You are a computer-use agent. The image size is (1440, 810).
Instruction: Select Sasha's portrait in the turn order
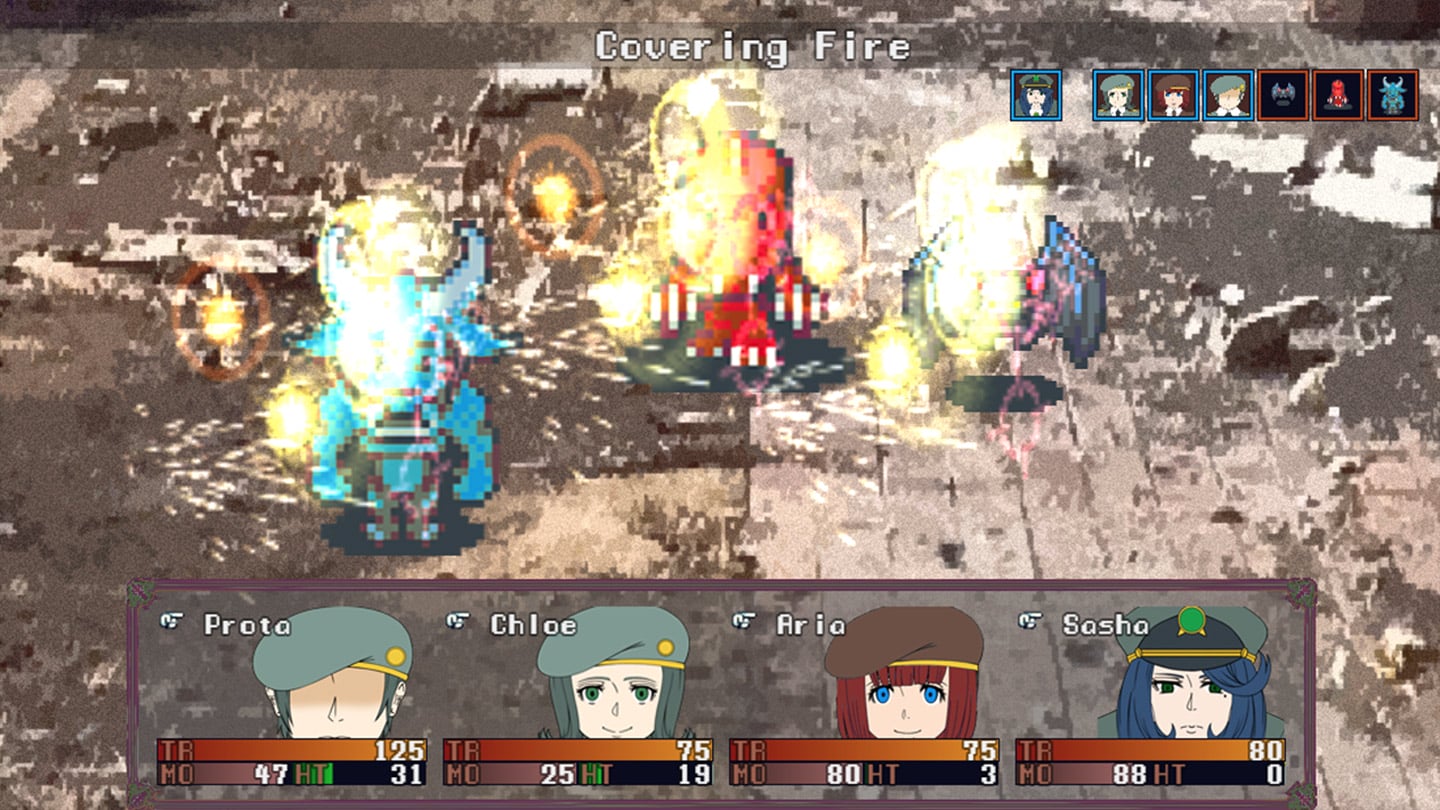pos(1036,95)
